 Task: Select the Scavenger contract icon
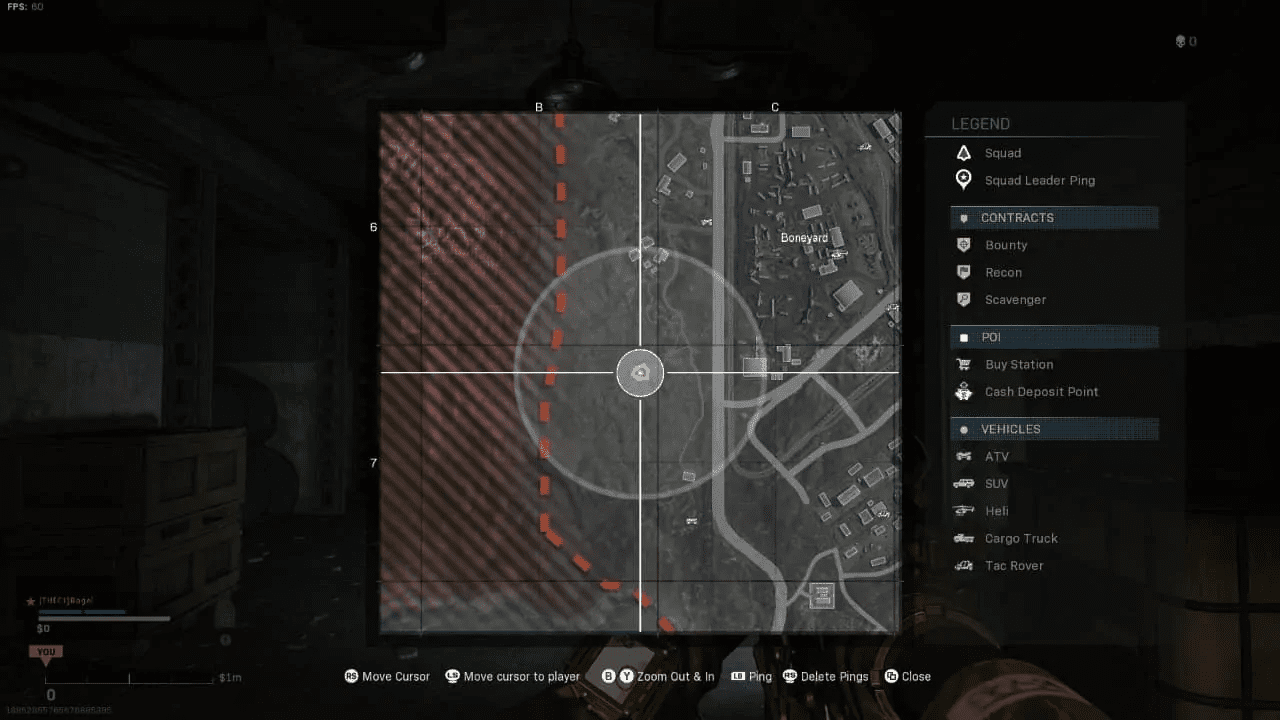(x=963, y=299)
